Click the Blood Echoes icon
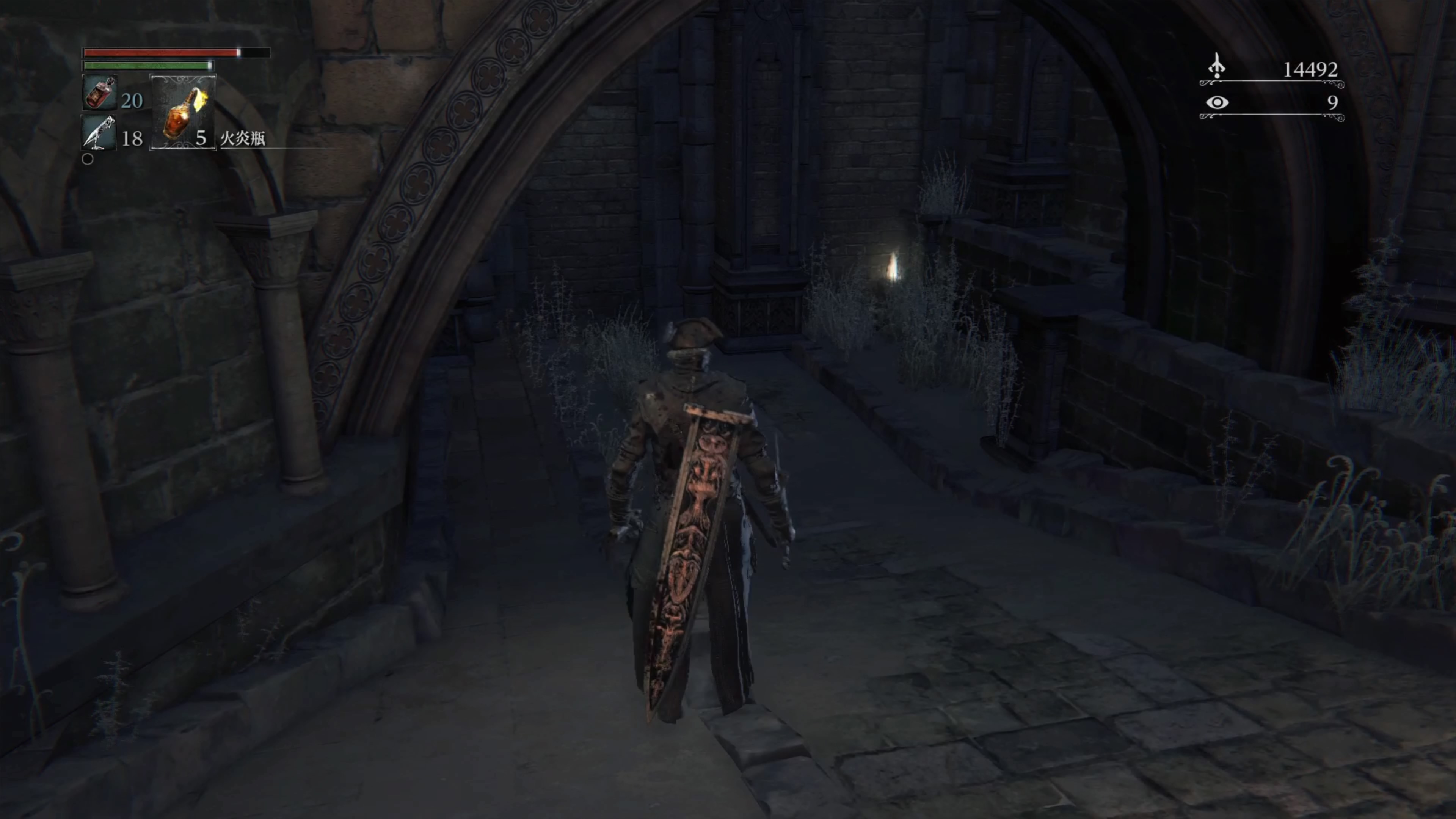 [x=1217, y=67]
